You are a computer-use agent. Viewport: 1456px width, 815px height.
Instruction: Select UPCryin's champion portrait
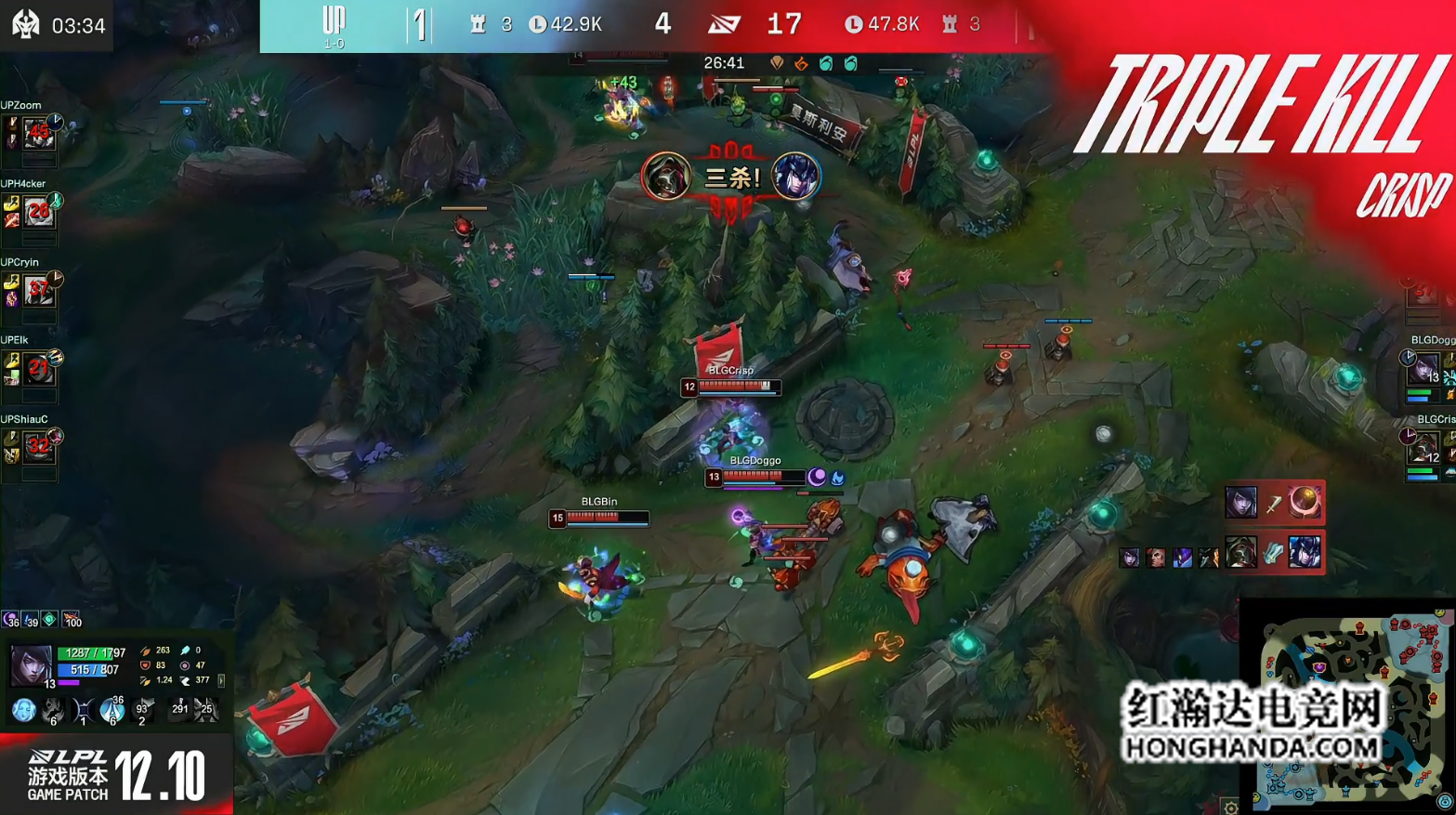(x=38, y=291)
